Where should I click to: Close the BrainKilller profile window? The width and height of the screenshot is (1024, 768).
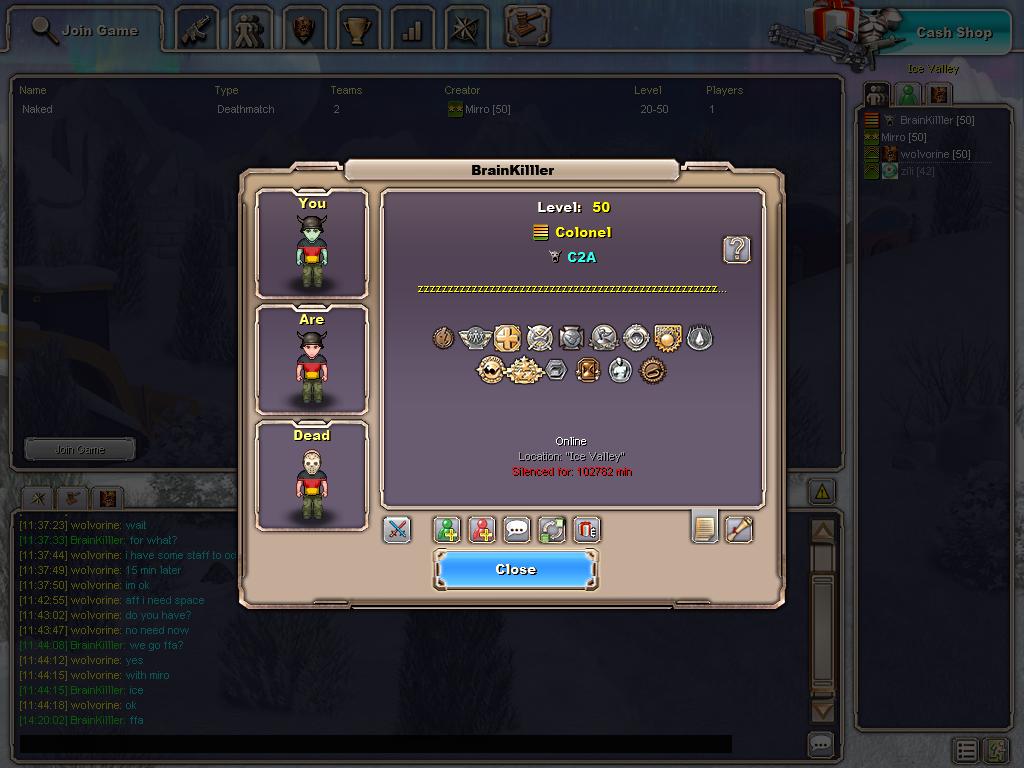tap(515, 569)
